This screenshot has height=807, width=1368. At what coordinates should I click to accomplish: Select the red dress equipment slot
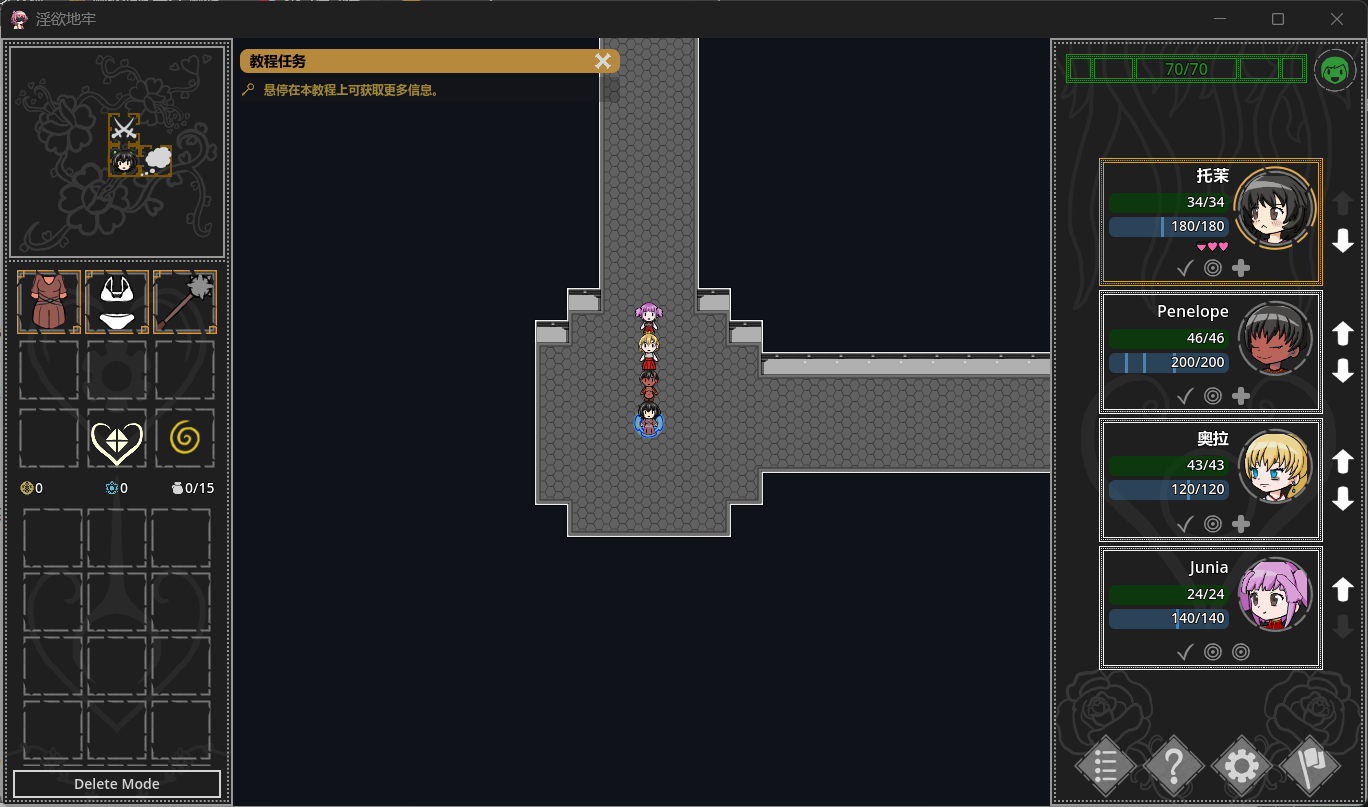pos(49,302)
